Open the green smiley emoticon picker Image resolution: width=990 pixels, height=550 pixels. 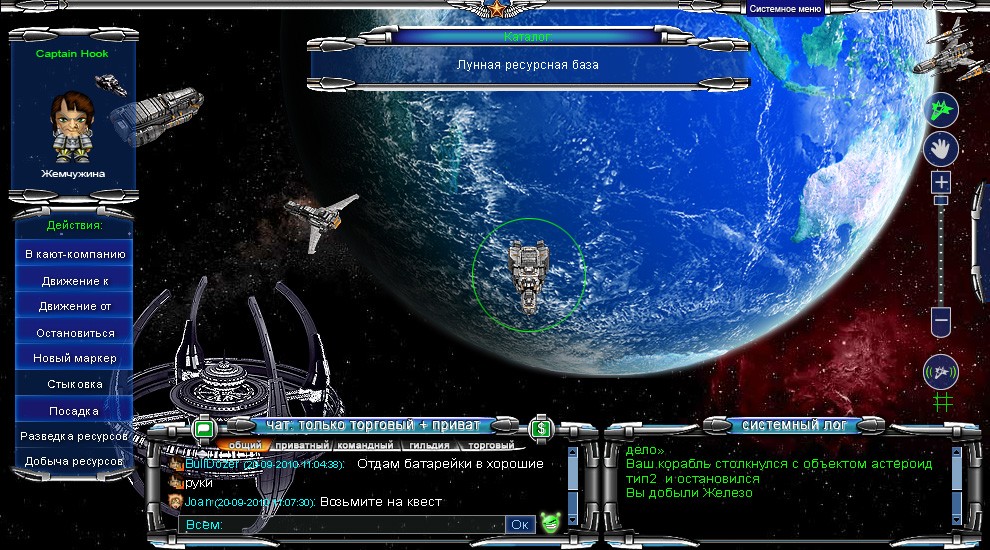[x=550, y=522]
